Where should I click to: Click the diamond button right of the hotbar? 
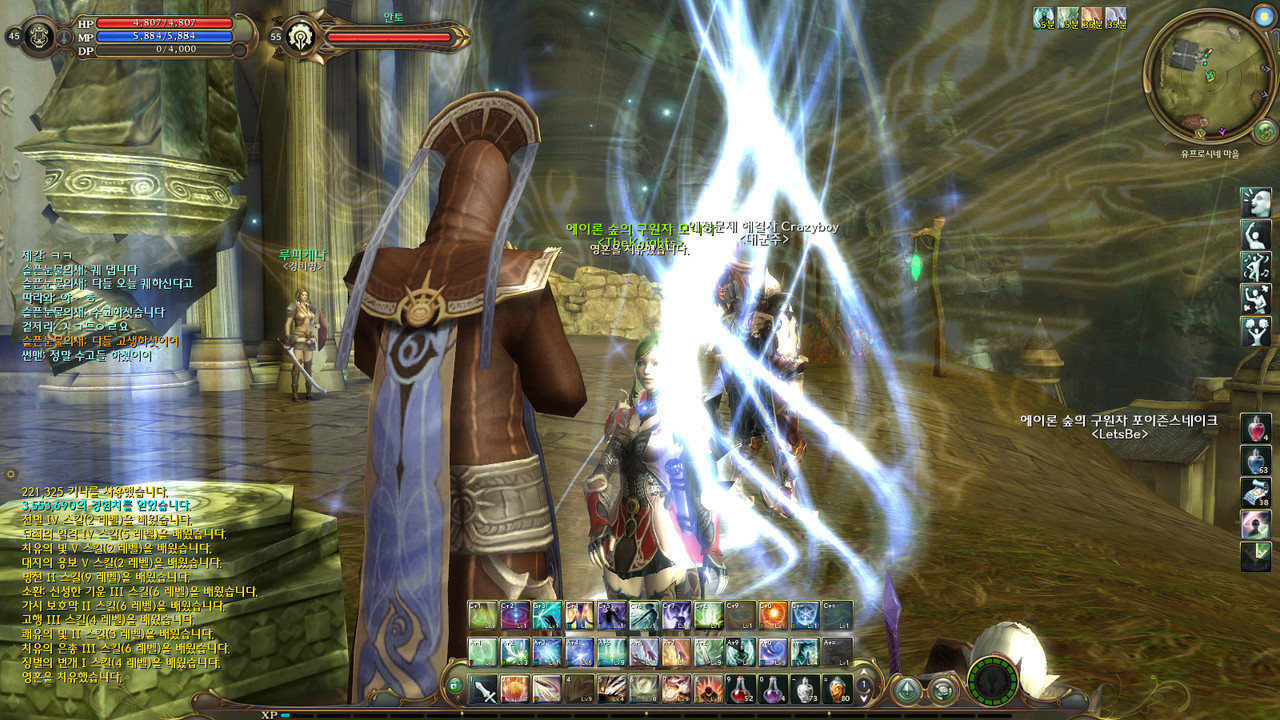(907, 689)
